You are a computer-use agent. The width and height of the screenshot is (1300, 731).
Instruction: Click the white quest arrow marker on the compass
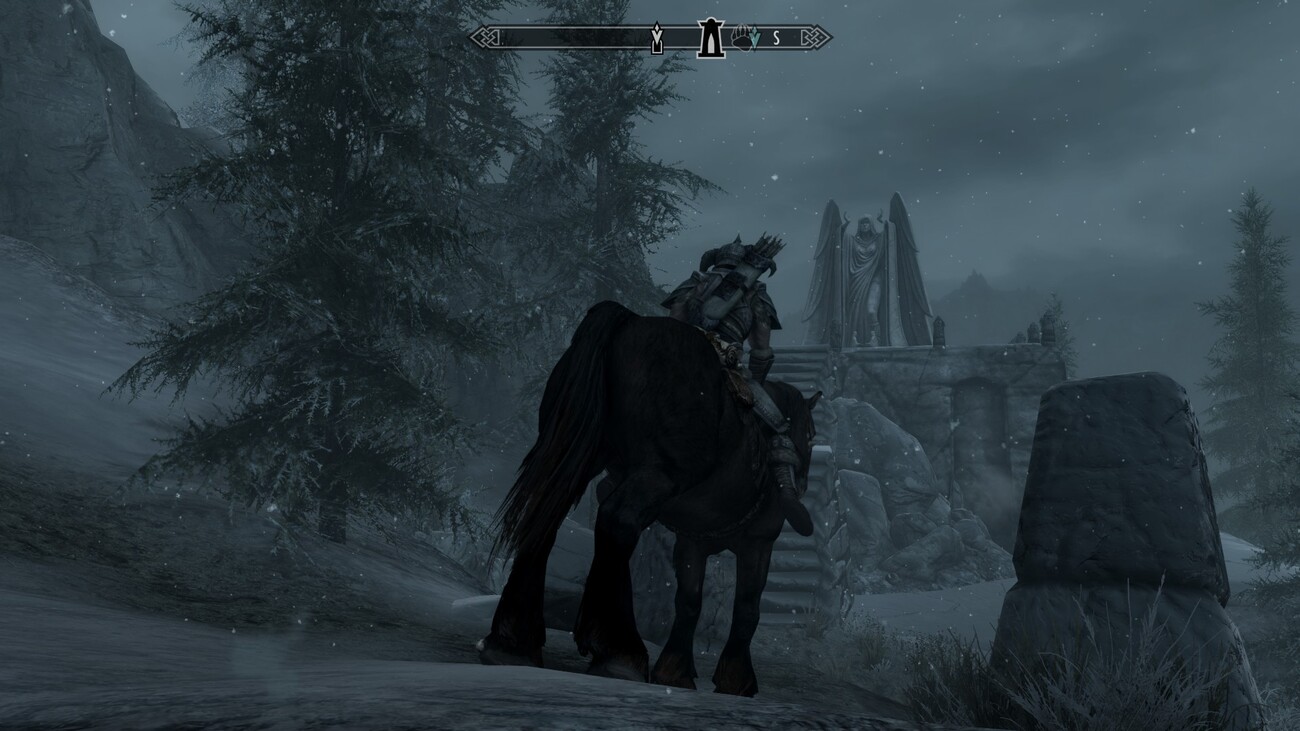(x=657, y=39)
